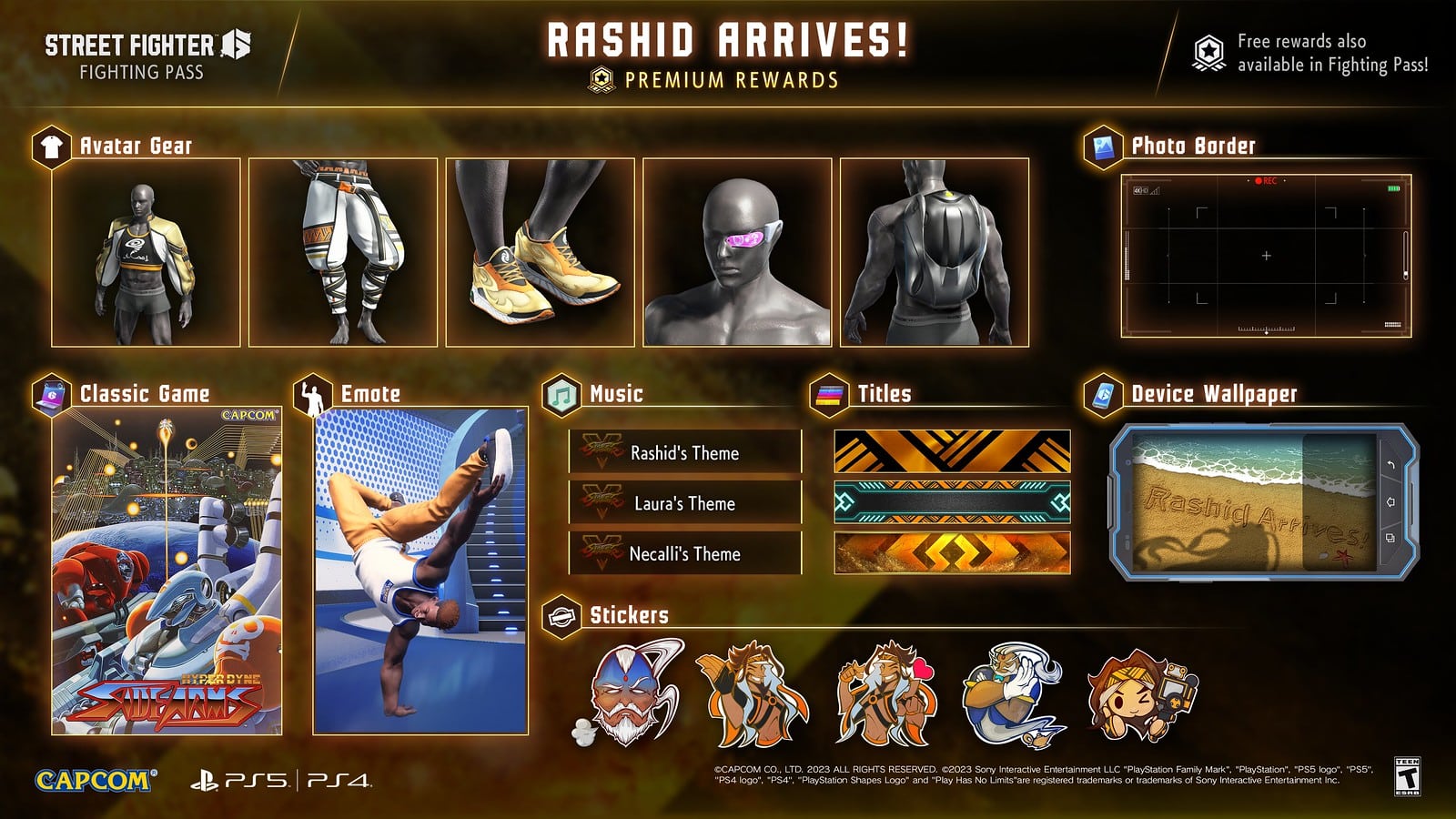Select the pink visor glasses gear tile
The width and height of the screenshot is (1456, 819).
(737, 252)
